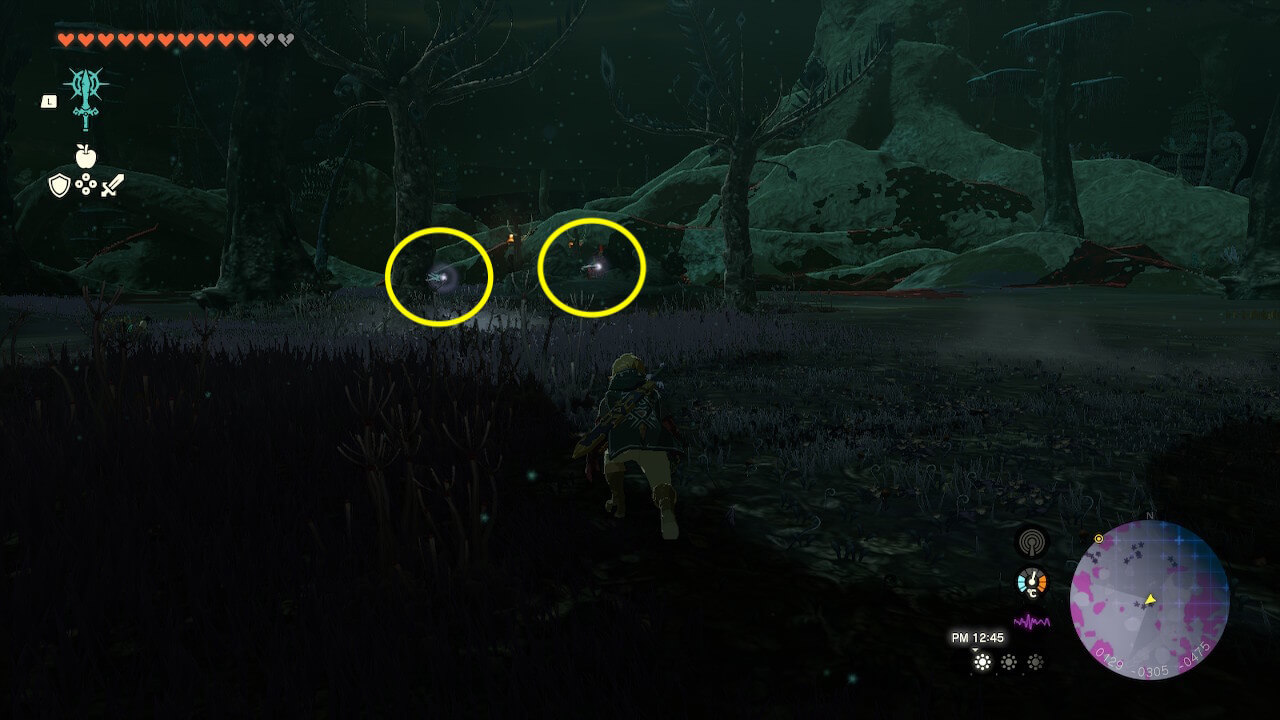
Task: Select the yellow ring marker on the minimap edge
Action: (1099, 539)
